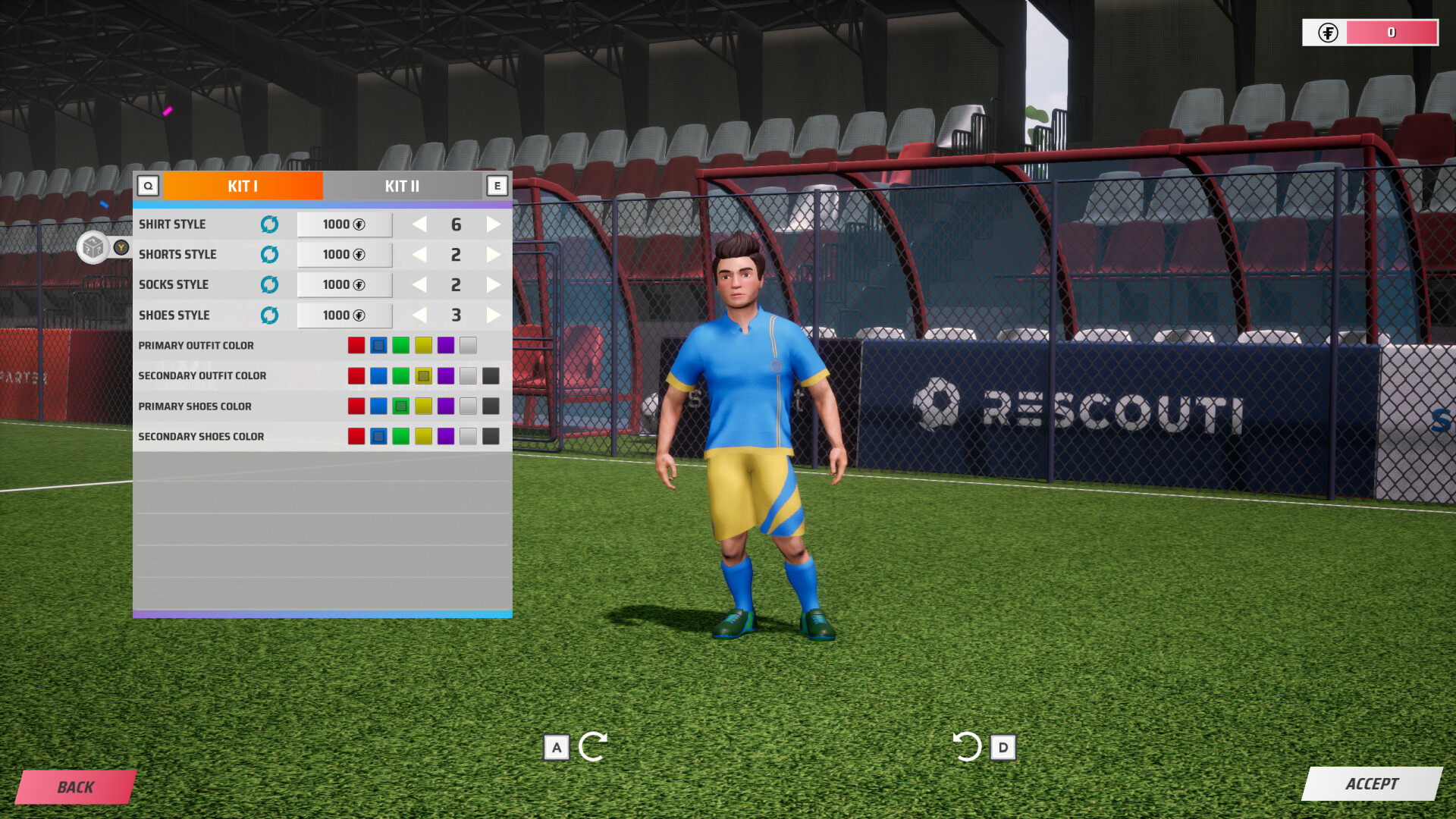Screen dimensions: 1456x819
Task: Rotate the player right using the rotate icon
Action: [x=968, y=747]
